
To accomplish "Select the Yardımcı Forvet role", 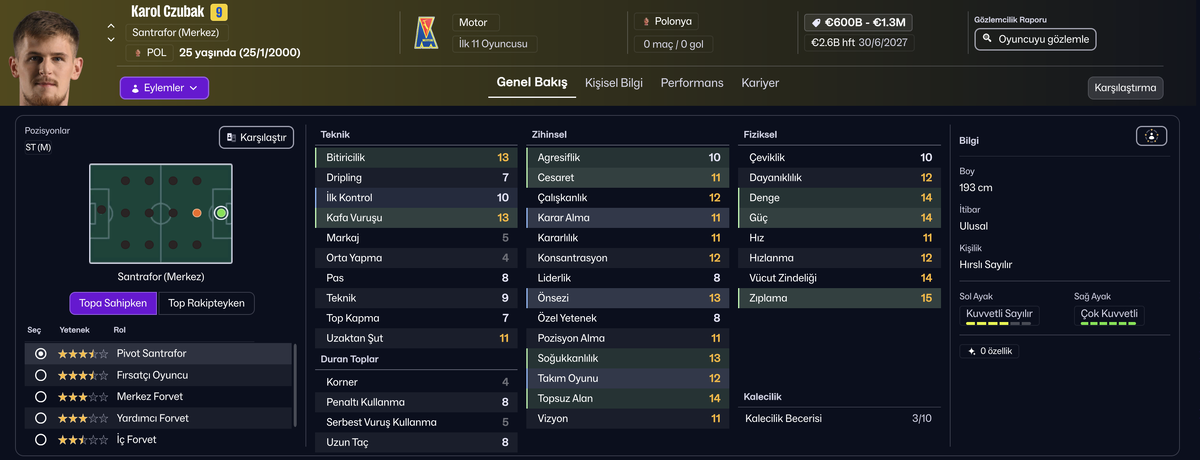I will 41,418.
